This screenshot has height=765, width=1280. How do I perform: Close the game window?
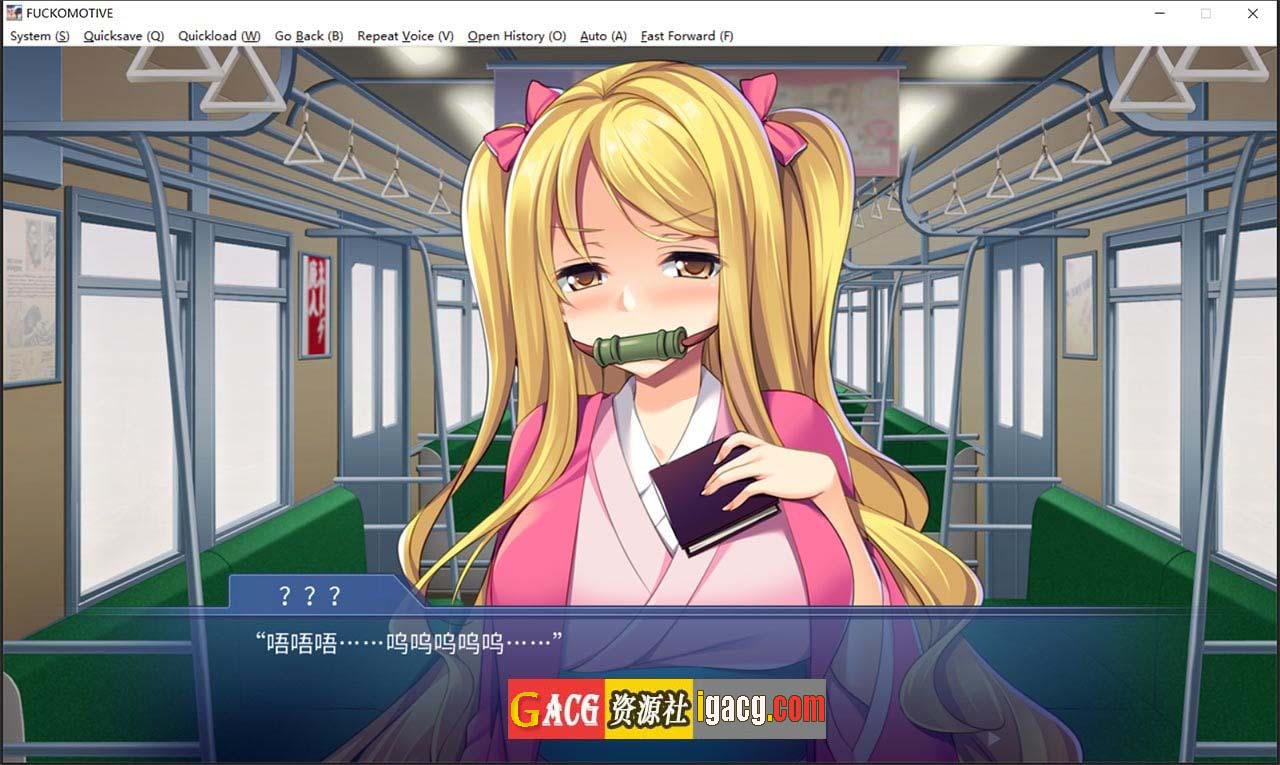tap(1253, 14)
